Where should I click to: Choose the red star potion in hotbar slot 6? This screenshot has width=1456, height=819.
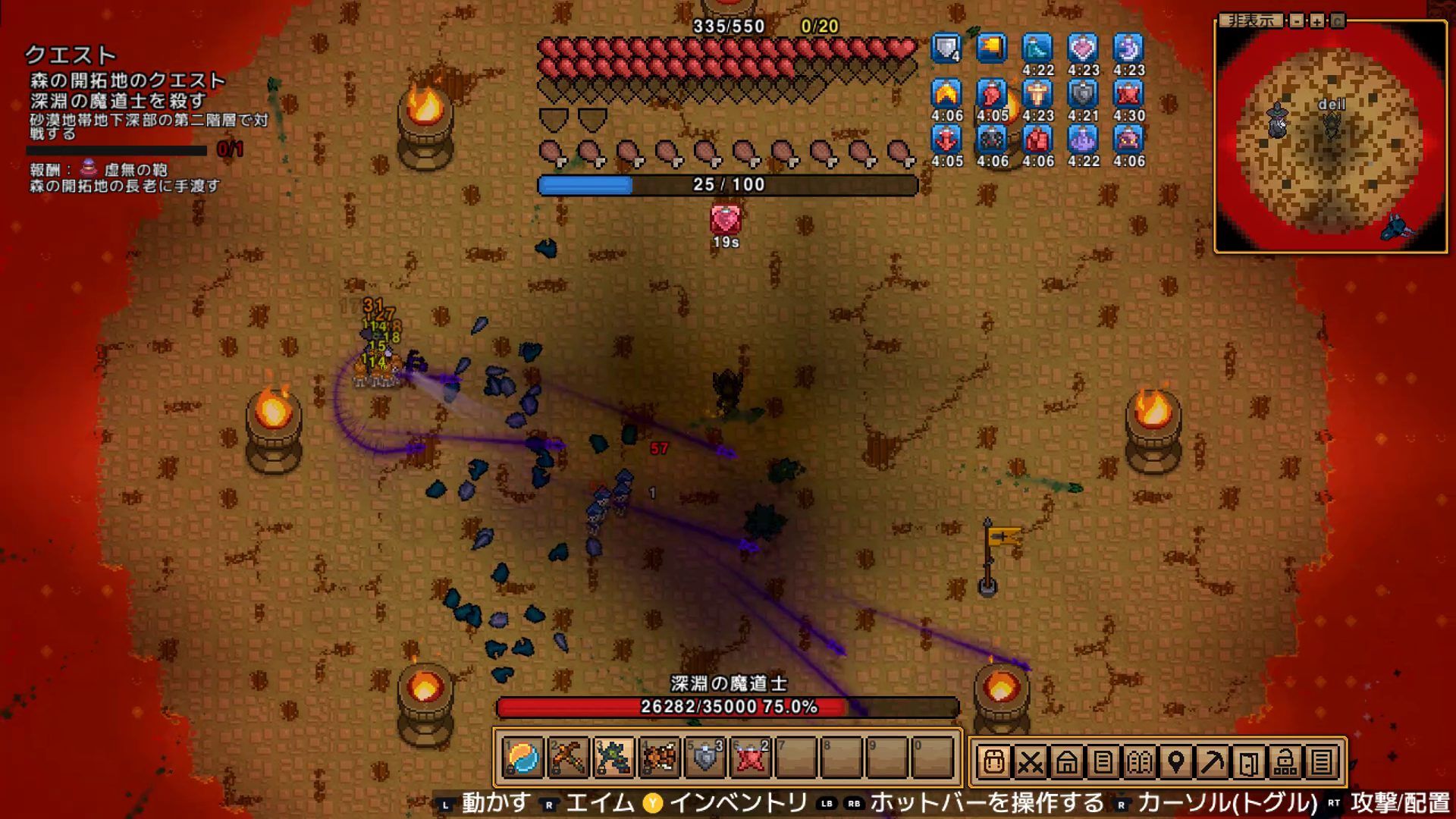751,757
